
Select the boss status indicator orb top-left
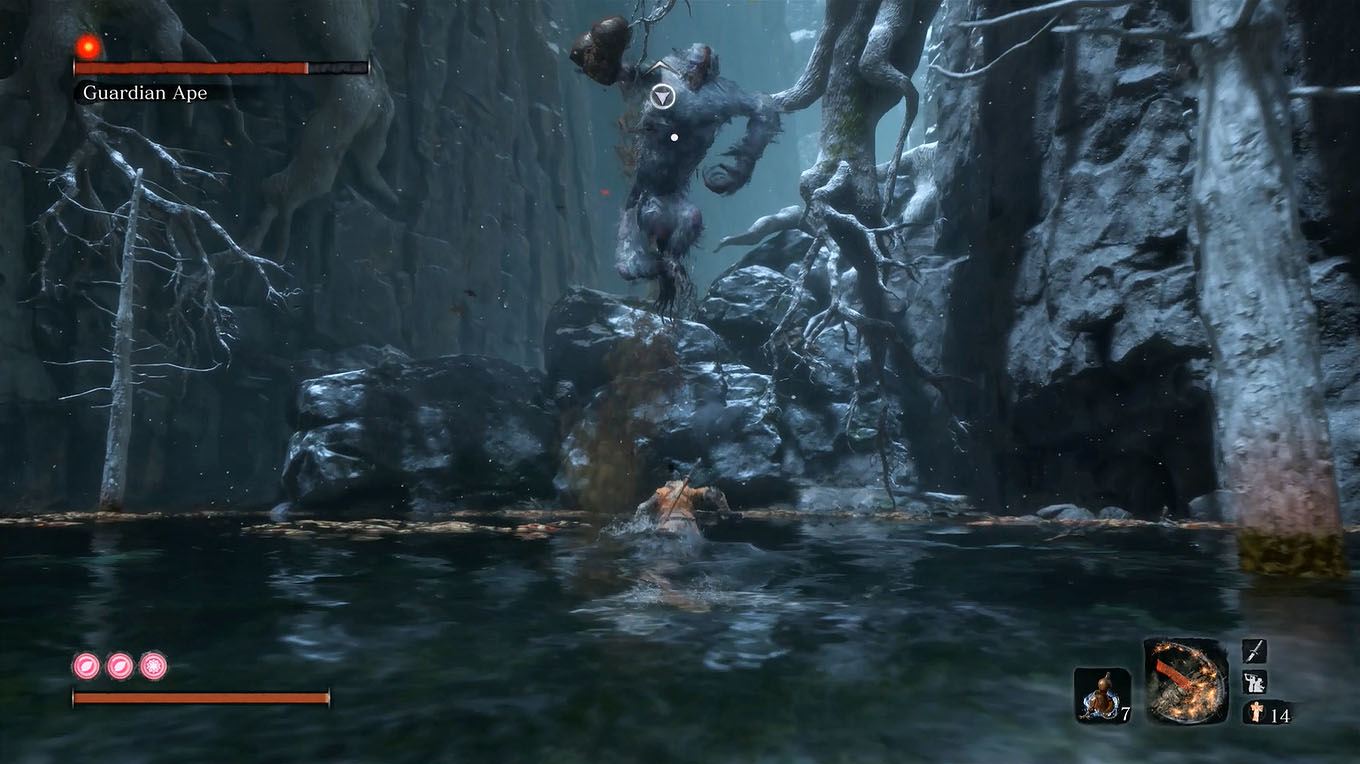click(86, 47)
